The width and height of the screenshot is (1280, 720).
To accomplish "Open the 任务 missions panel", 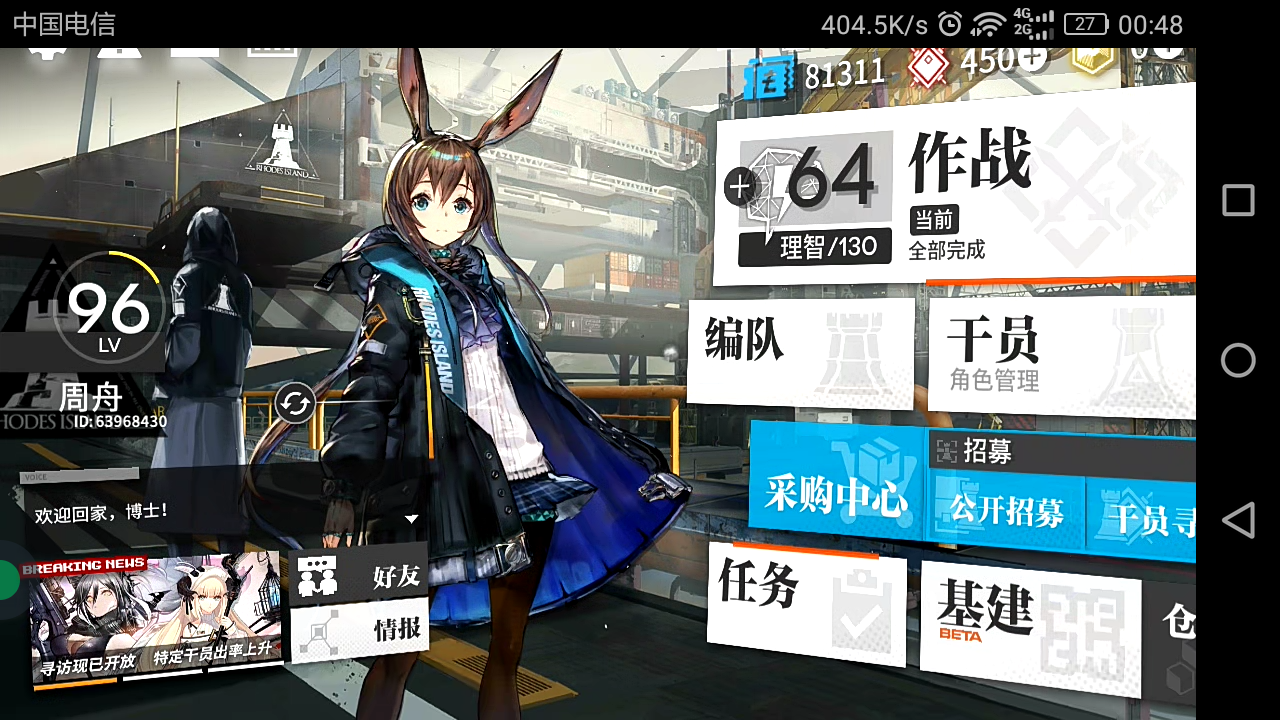I will (806, 600).
